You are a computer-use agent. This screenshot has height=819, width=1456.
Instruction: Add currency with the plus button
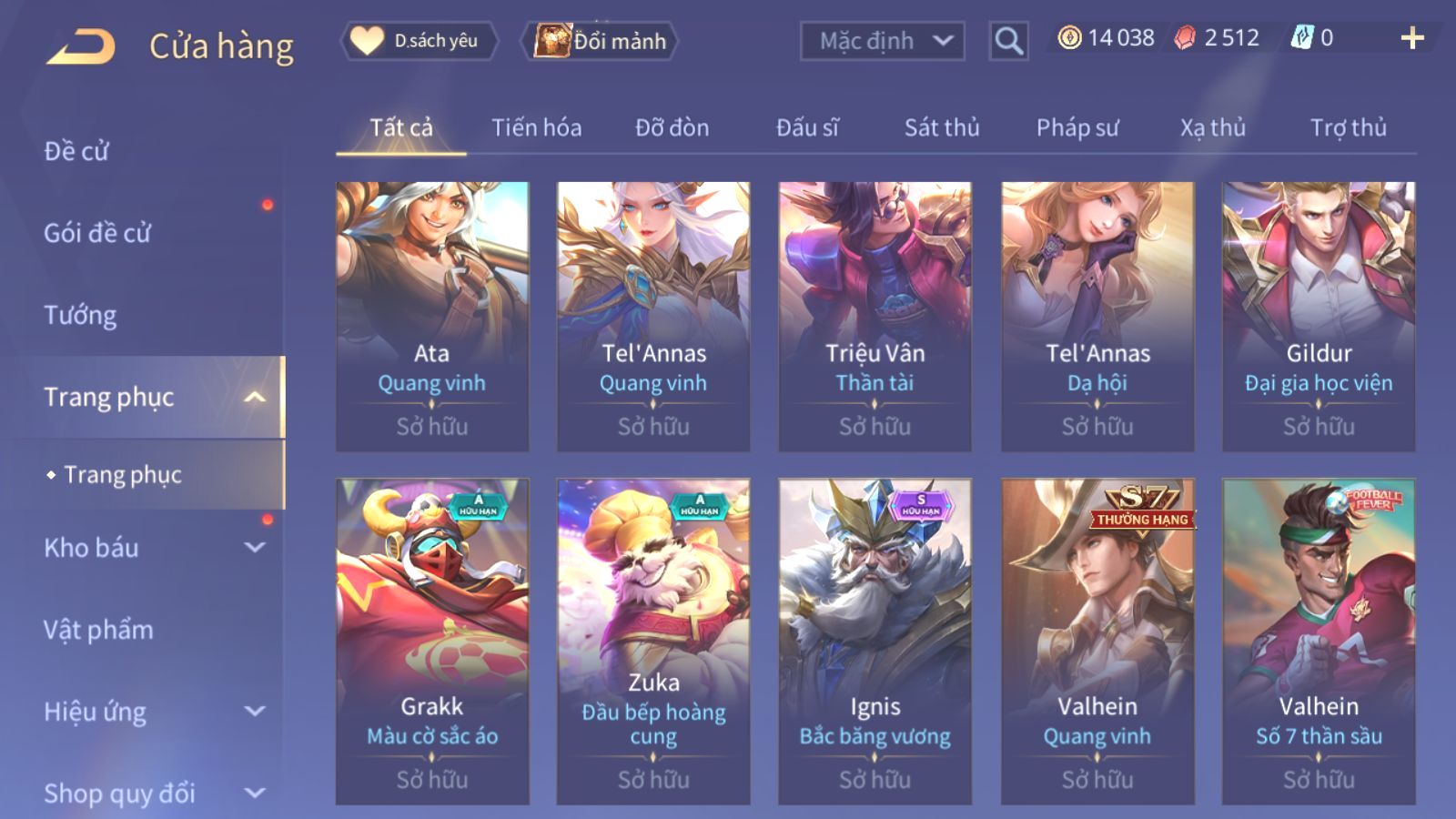coord(1411,38)
